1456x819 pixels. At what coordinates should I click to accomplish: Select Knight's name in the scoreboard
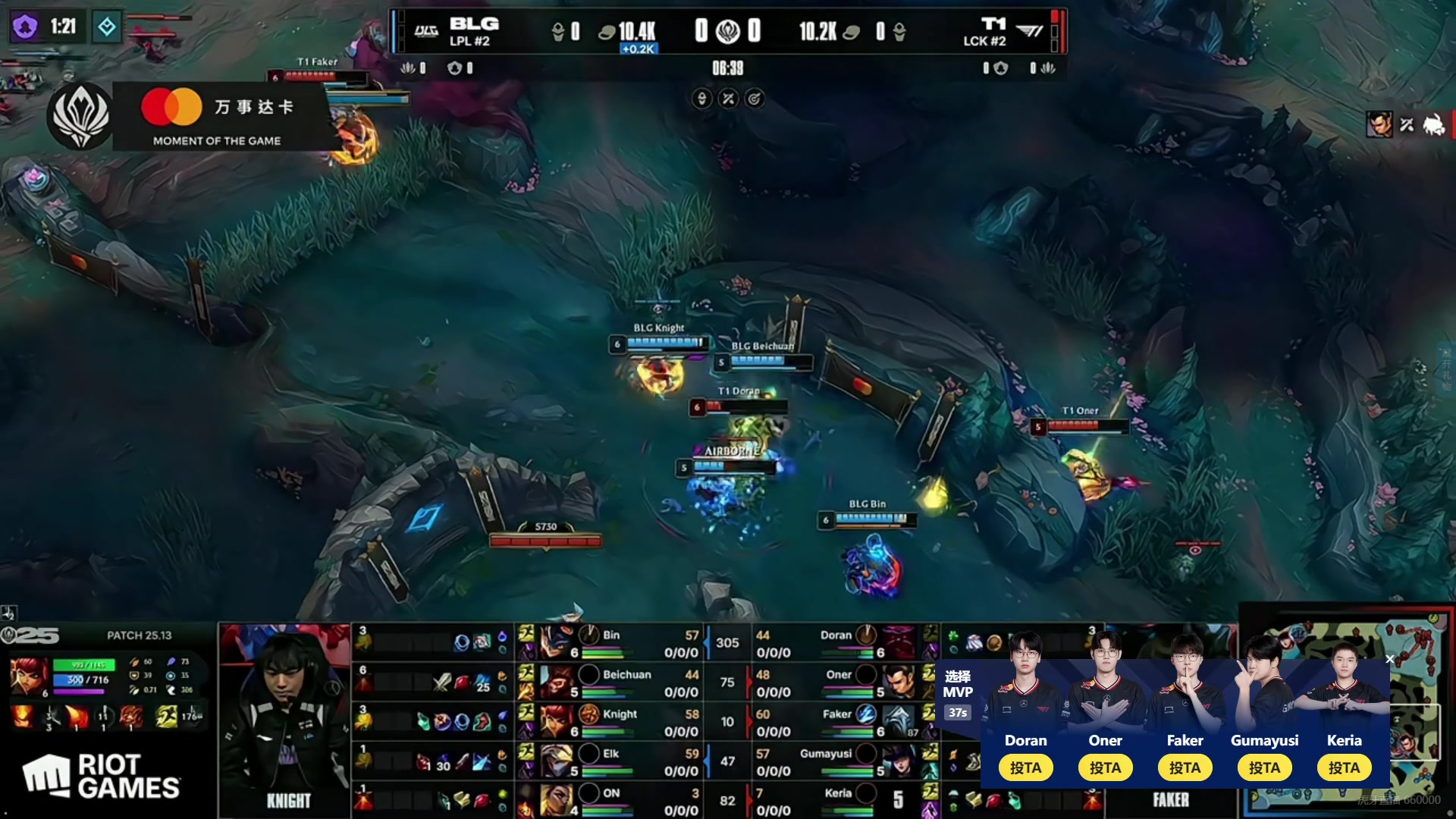tap(620, 714)
